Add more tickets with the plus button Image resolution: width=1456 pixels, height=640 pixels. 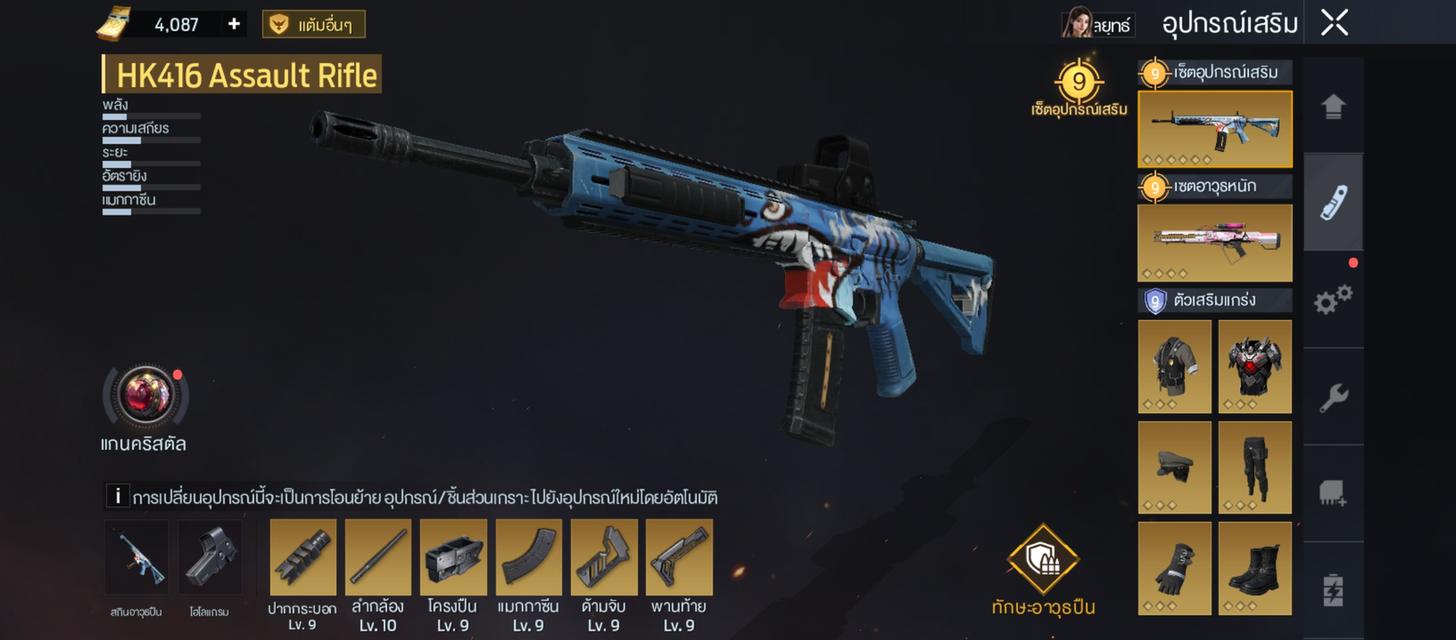click(x=234, y=24)
